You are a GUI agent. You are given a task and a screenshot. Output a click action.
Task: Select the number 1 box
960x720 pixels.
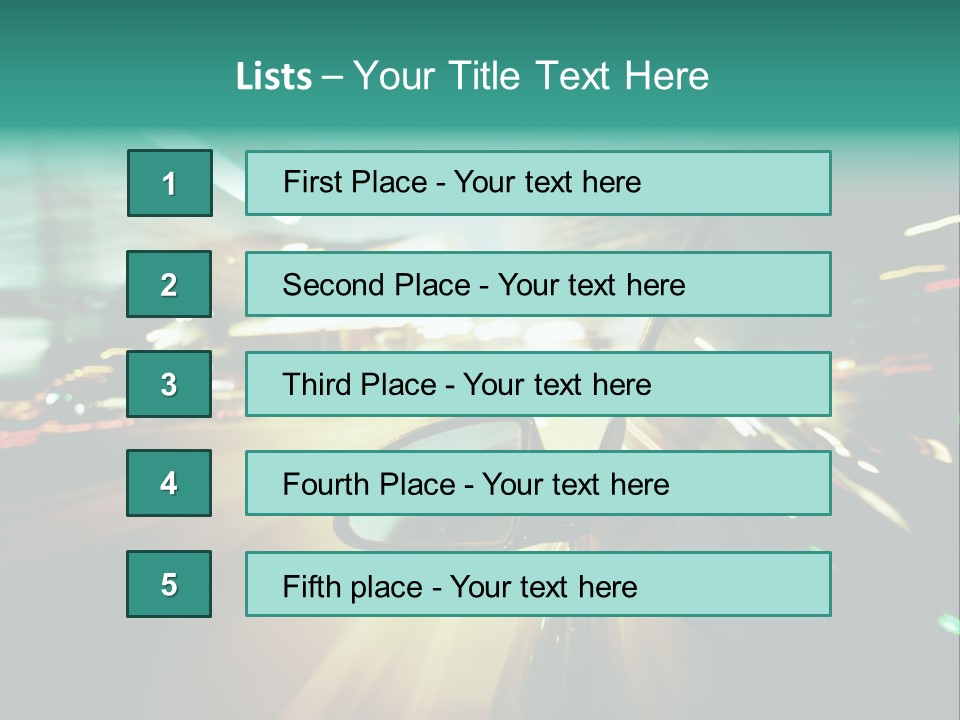click(169, 183)
